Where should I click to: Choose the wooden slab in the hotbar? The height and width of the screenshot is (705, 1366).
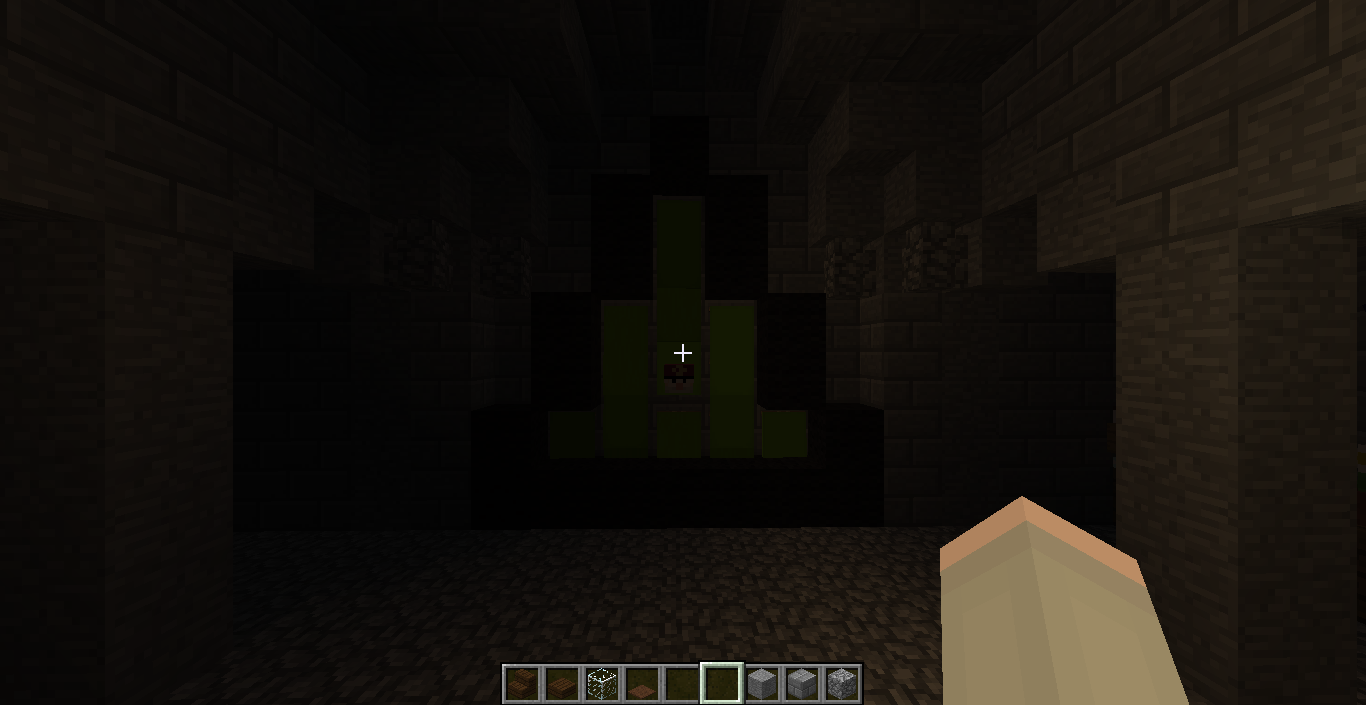(x=562, y=684)
